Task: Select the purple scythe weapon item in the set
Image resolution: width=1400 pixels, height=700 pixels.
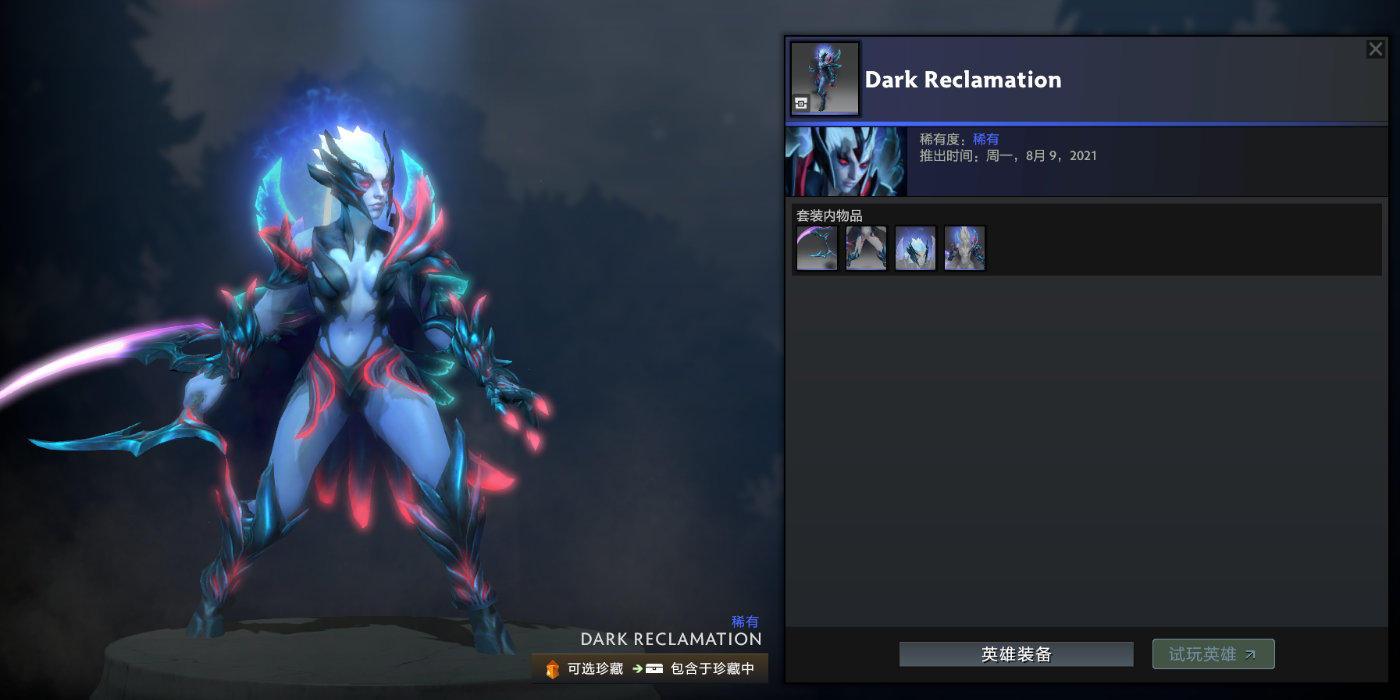Action: pyautogui.click(x=816, y=248)
